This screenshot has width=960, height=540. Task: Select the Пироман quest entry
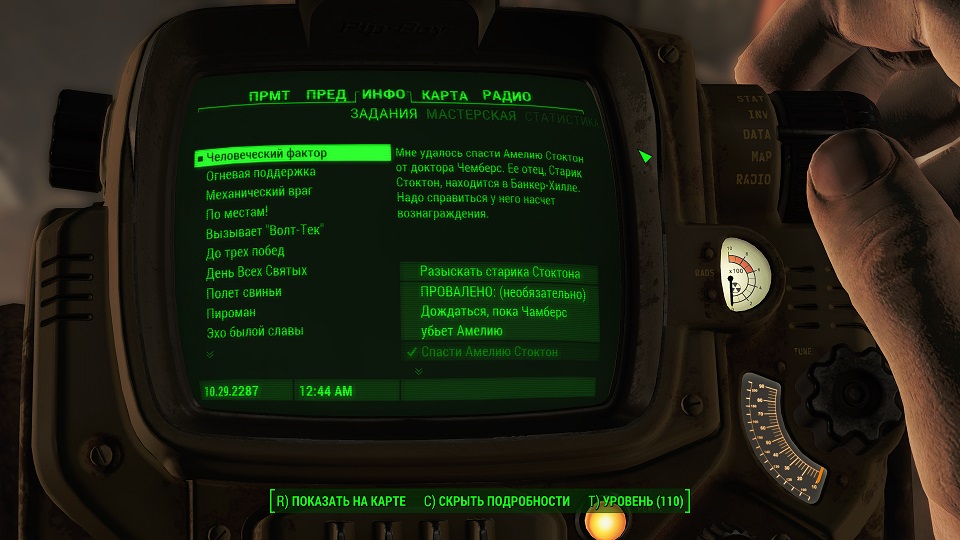[231, 312]
